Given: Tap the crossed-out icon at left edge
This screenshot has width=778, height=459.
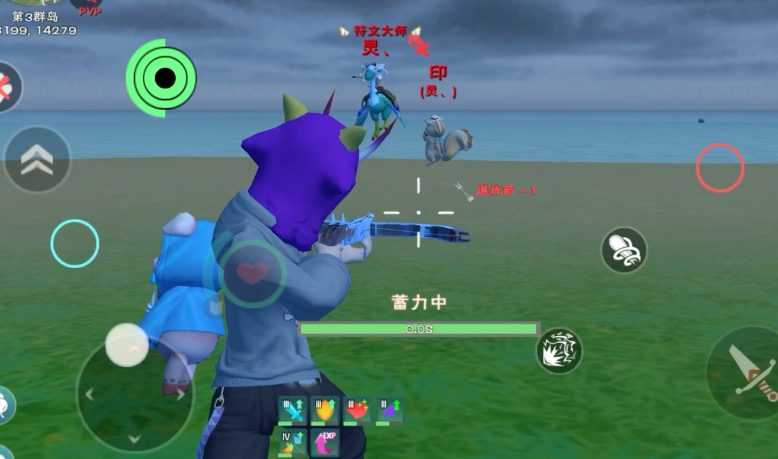Looking at the screenshot, I should click(x=6, y=88).
